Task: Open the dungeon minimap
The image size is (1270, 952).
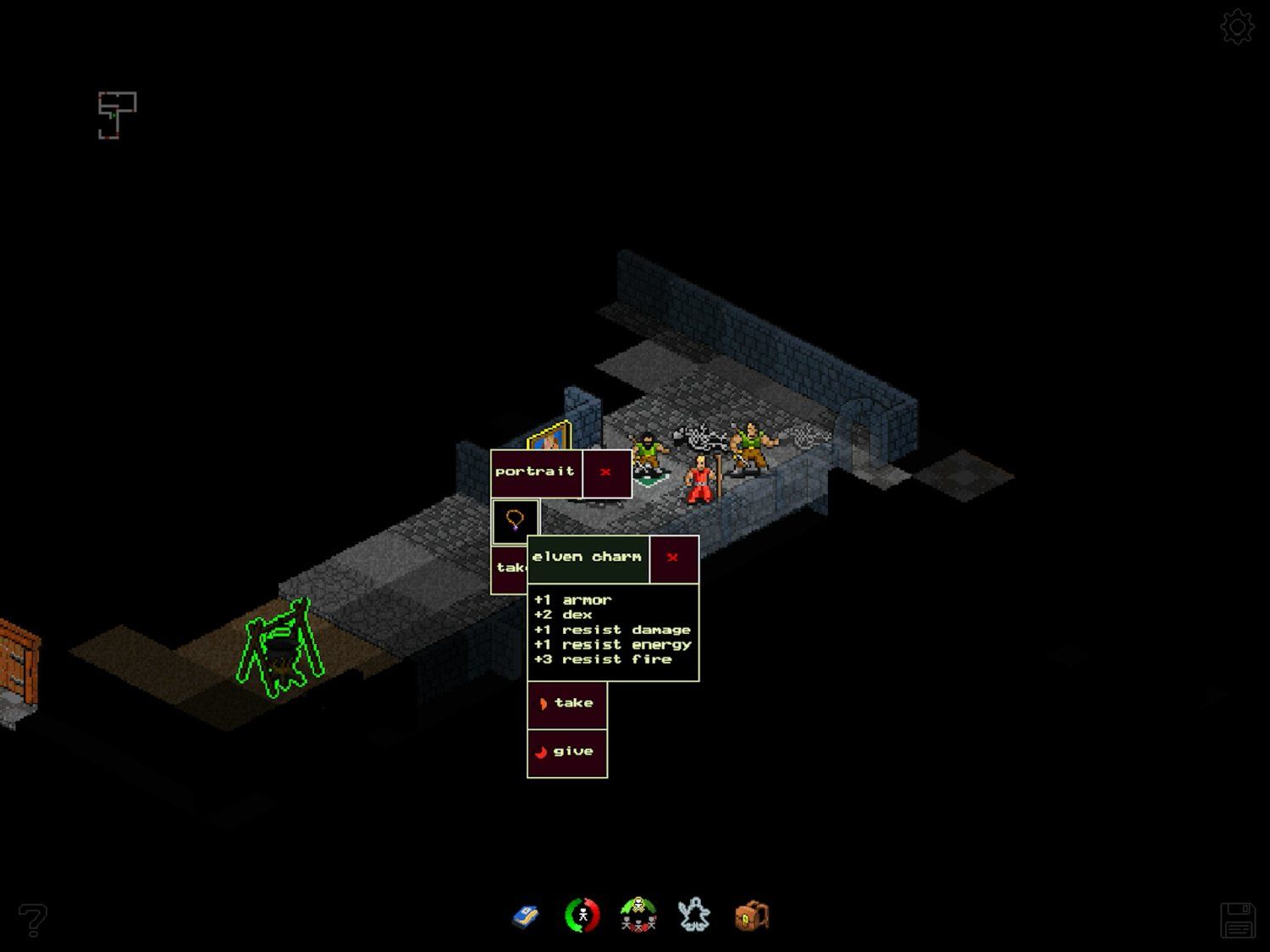Action: coord(117,115)
